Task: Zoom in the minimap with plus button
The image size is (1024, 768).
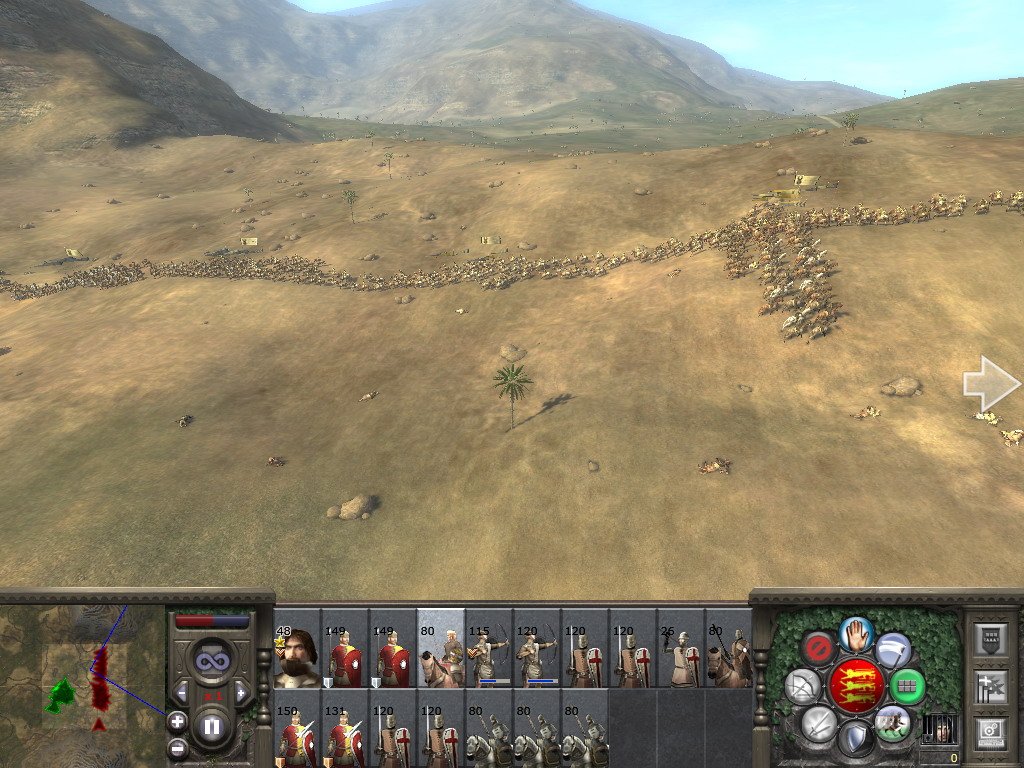Action: coord(177,720)
